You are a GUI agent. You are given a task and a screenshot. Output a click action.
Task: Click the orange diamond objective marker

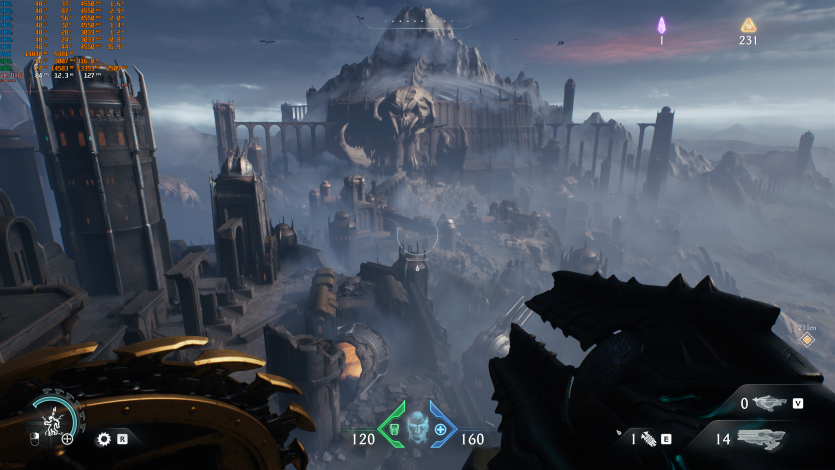click(x=806, y=340)
